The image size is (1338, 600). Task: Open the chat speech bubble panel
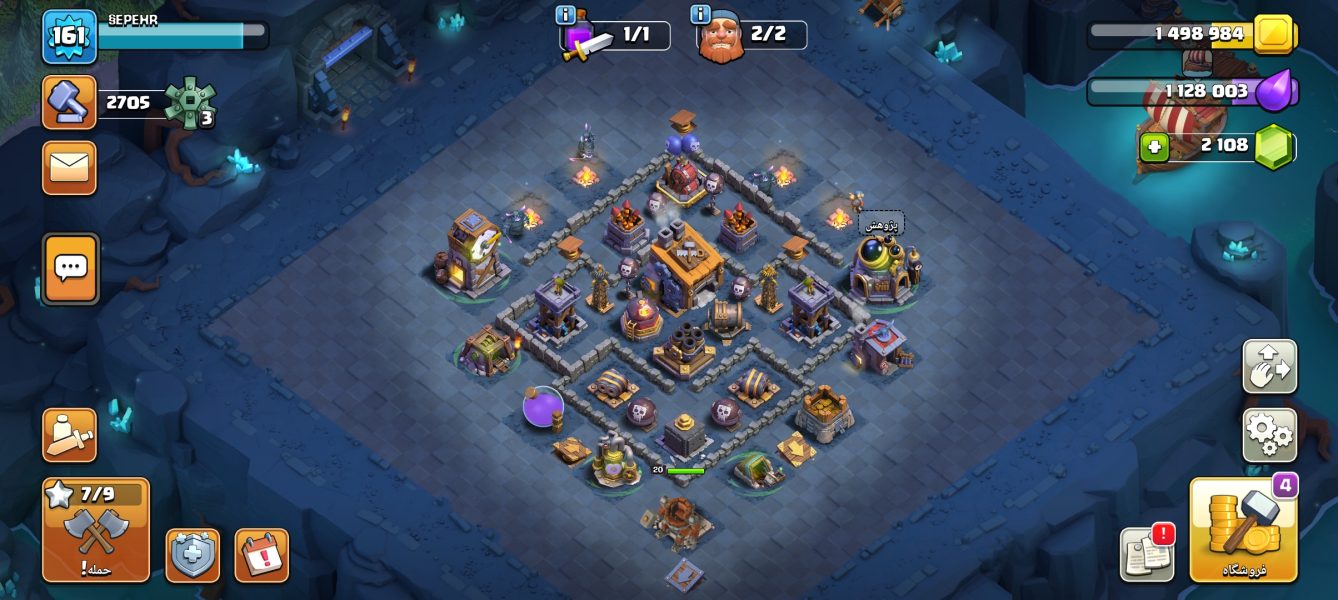(70, 268)
